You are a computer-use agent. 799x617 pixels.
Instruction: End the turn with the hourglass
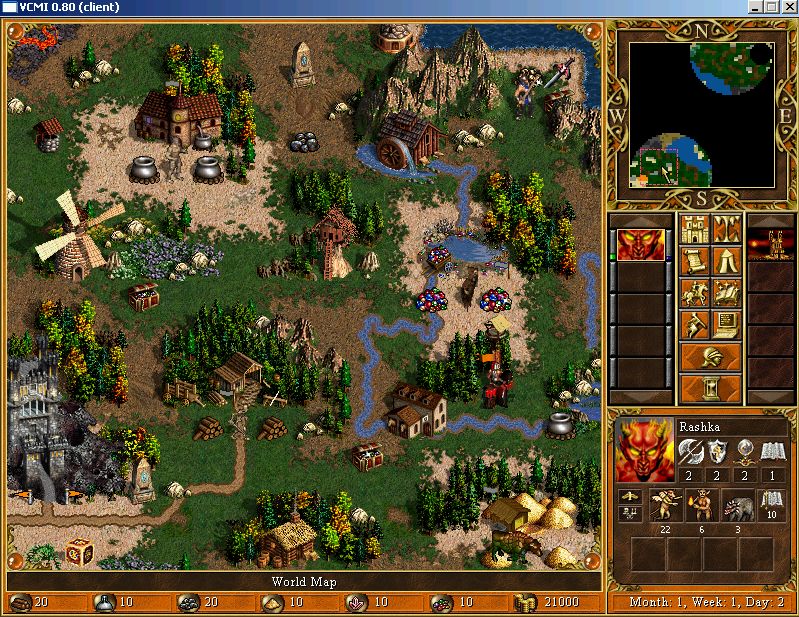tap(710, 388)
